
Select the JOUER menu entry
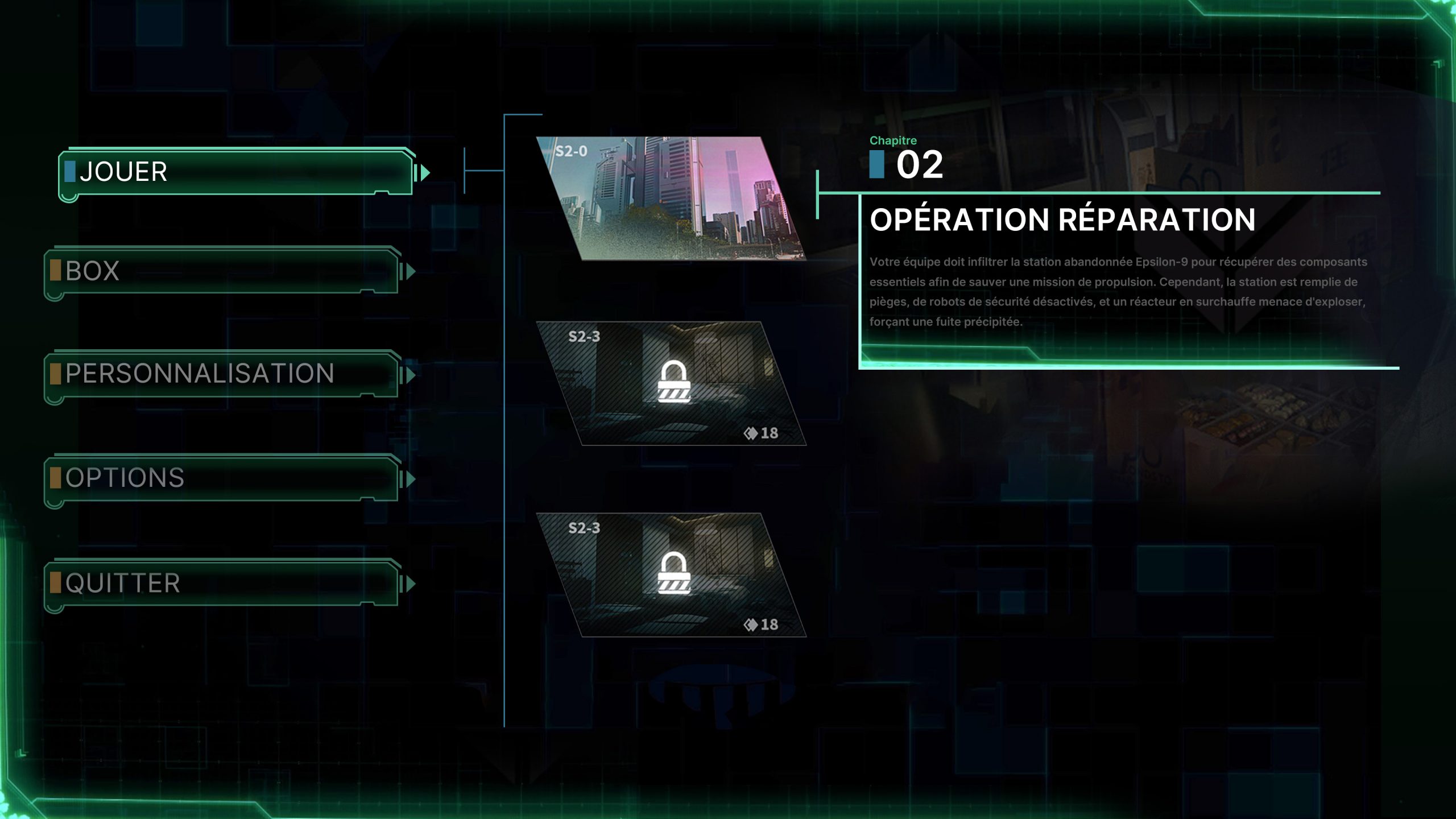click(236, 172)
